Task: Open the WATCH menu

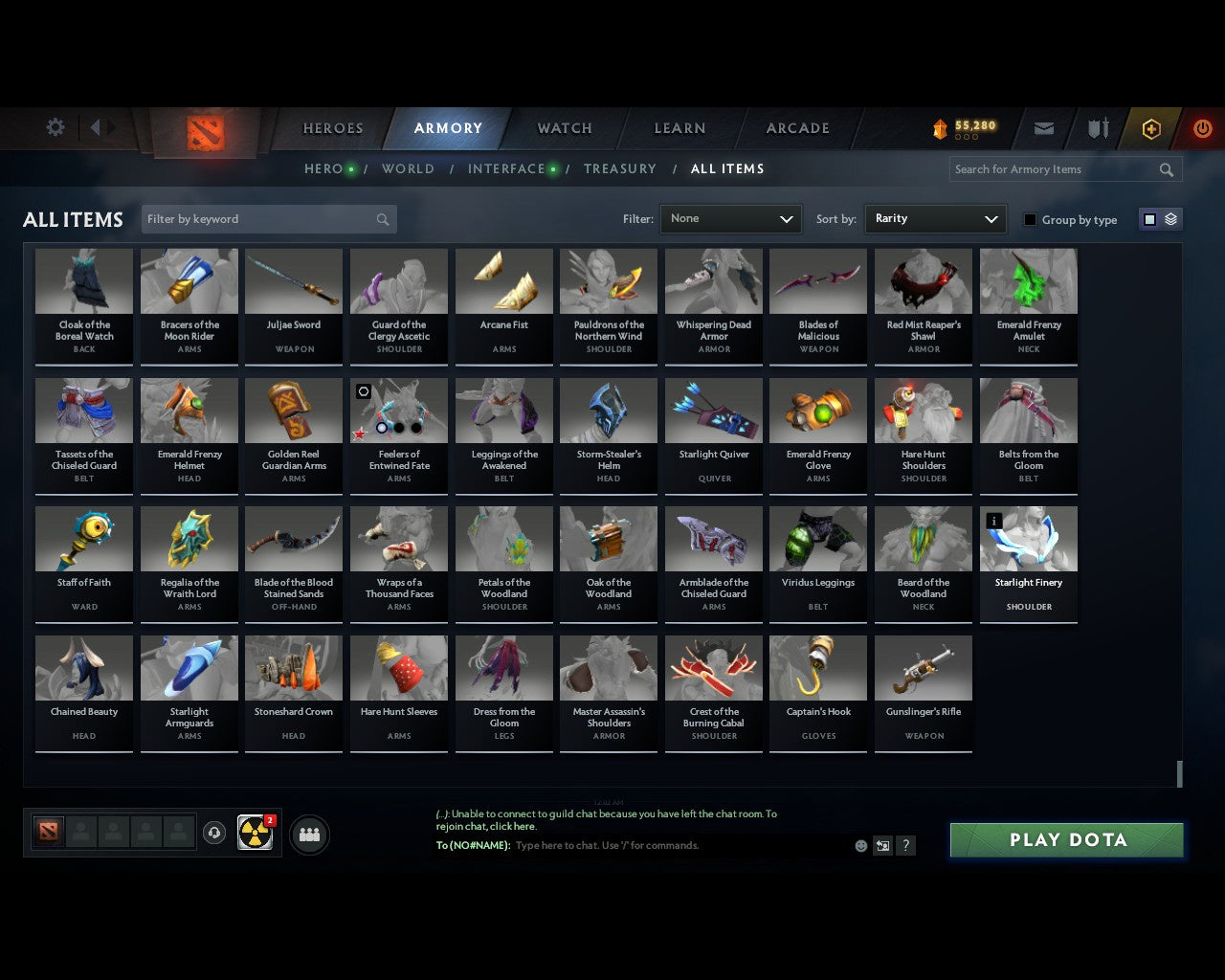Action: [564, 128]
